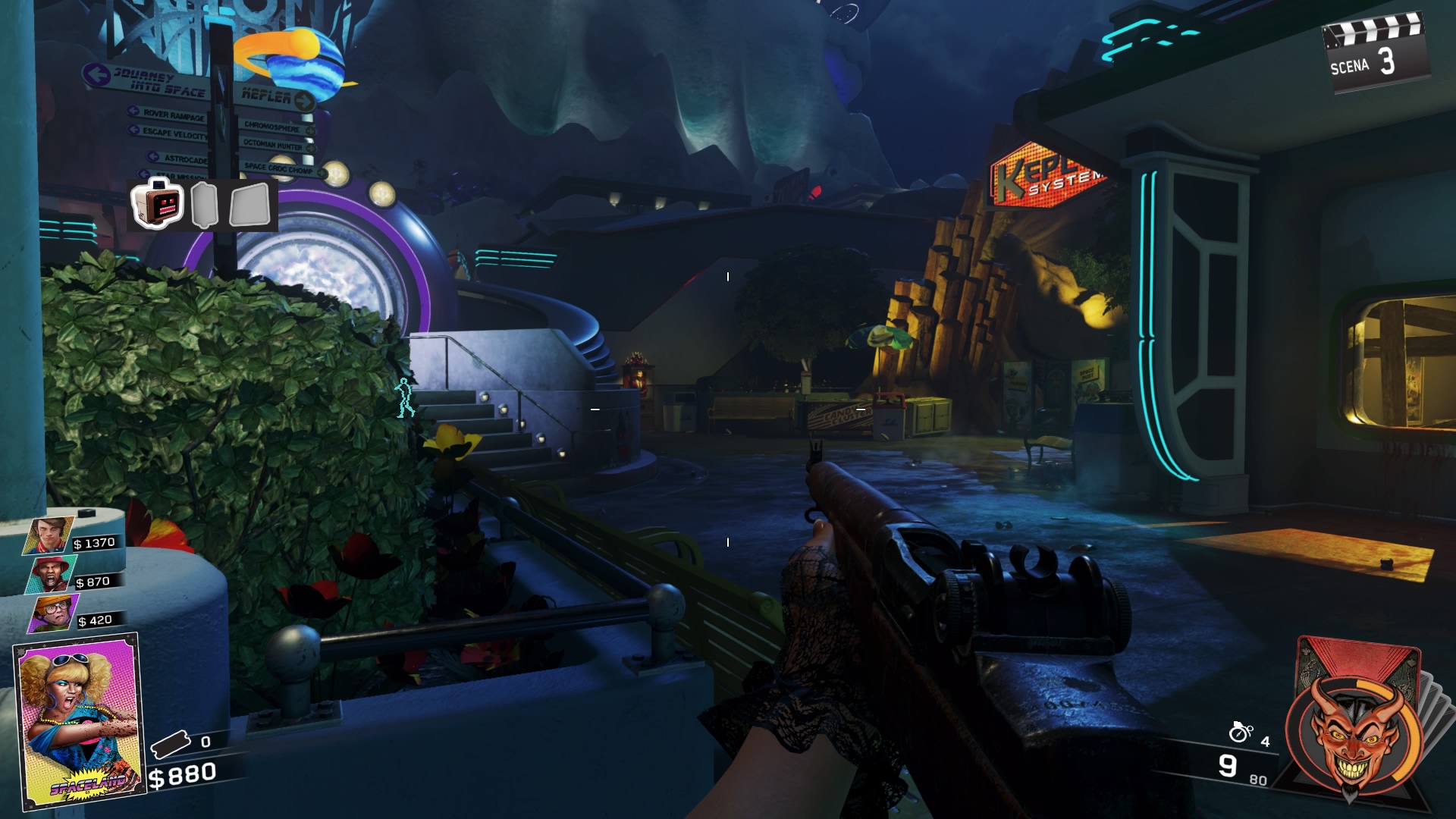Select the teammate portrait with $1370

pyautogui.click(x=50, y=536)
